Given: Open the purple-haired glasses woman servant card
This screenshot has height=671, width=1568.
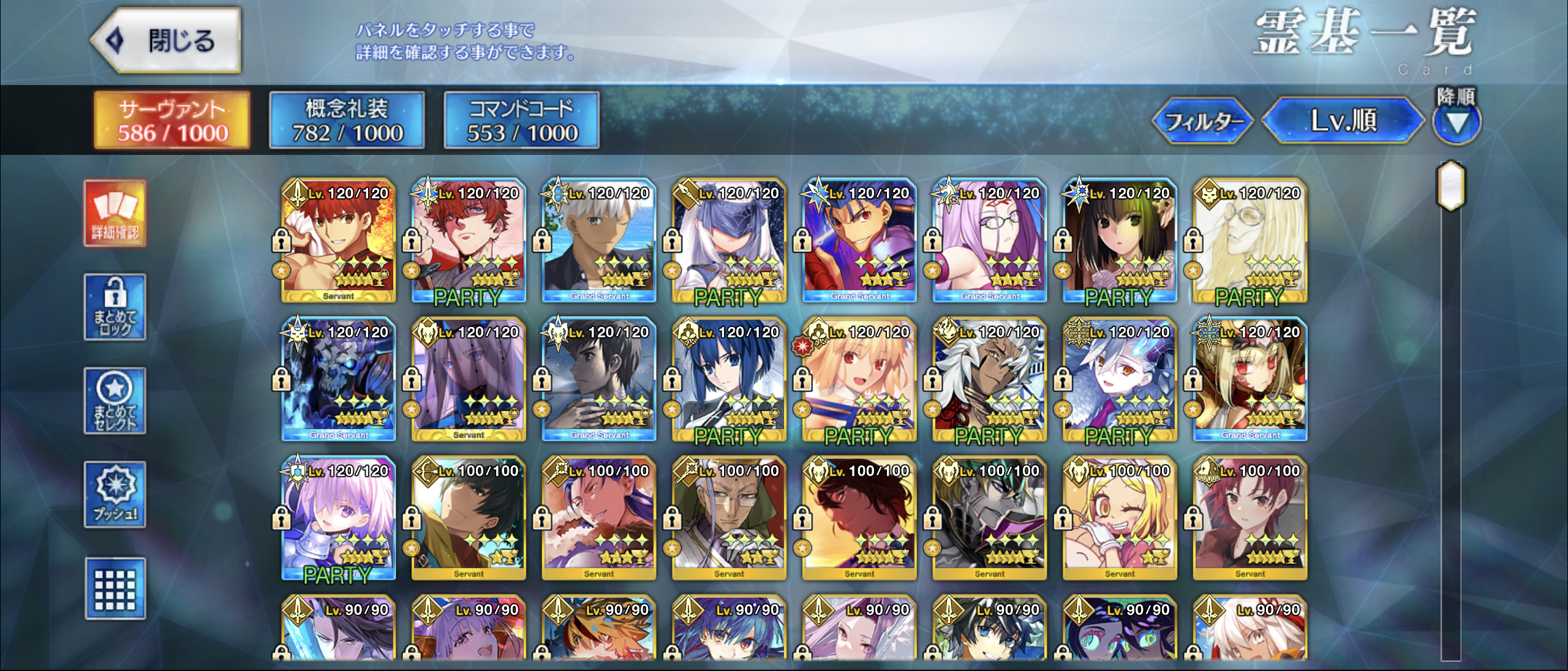Looking at the screenshot, I should tap(989, 241).
